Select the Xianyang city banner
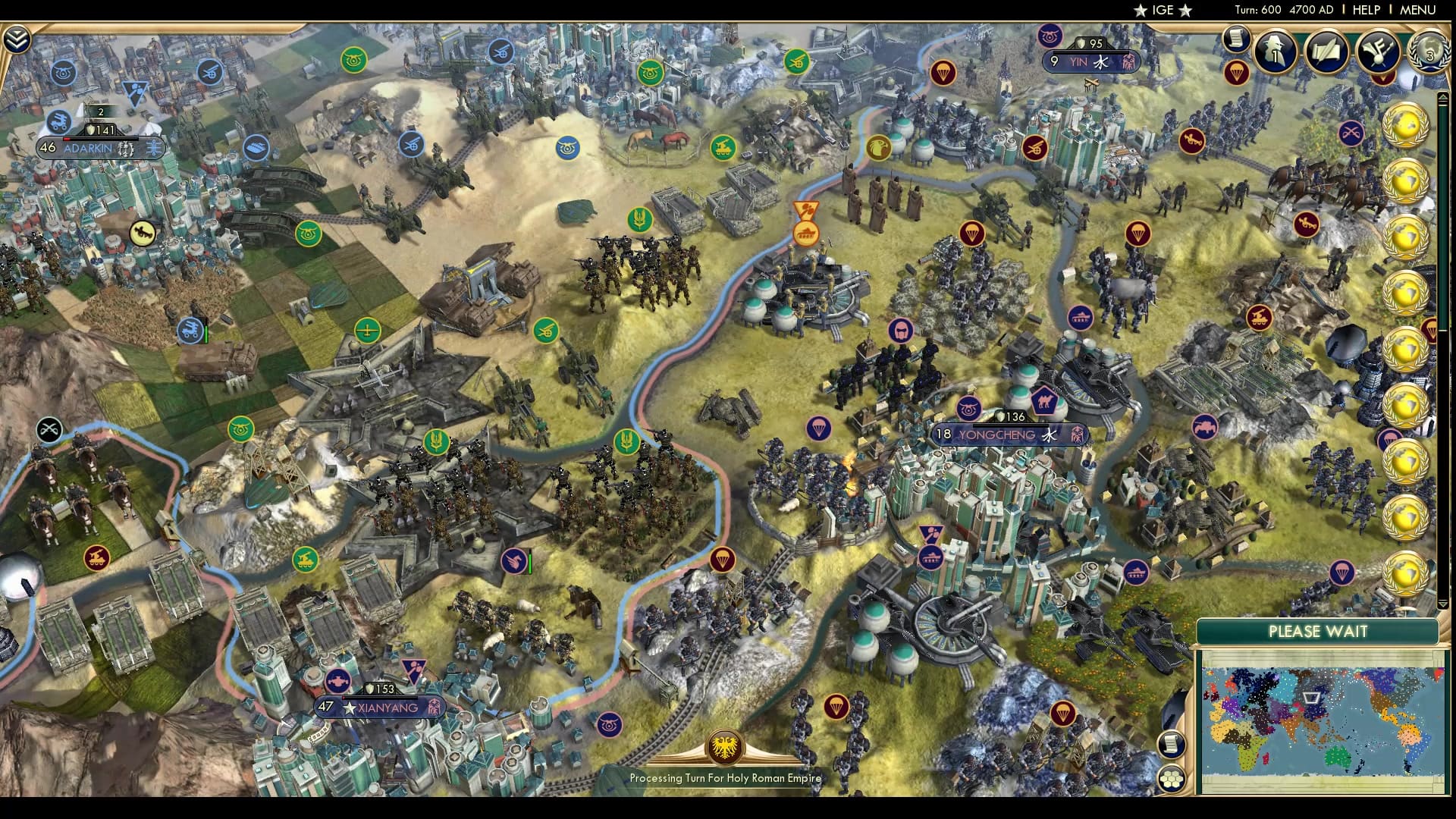Viewport: 1456px width, 819px height. (x=381, y=707)
